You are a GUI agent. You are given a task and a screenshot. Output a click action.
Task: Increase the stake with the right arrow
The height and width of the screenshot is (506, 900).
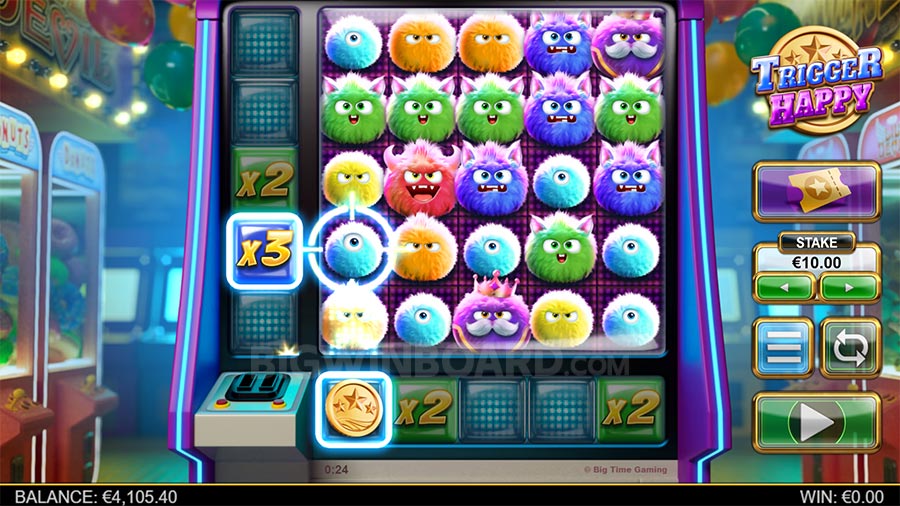848,288
